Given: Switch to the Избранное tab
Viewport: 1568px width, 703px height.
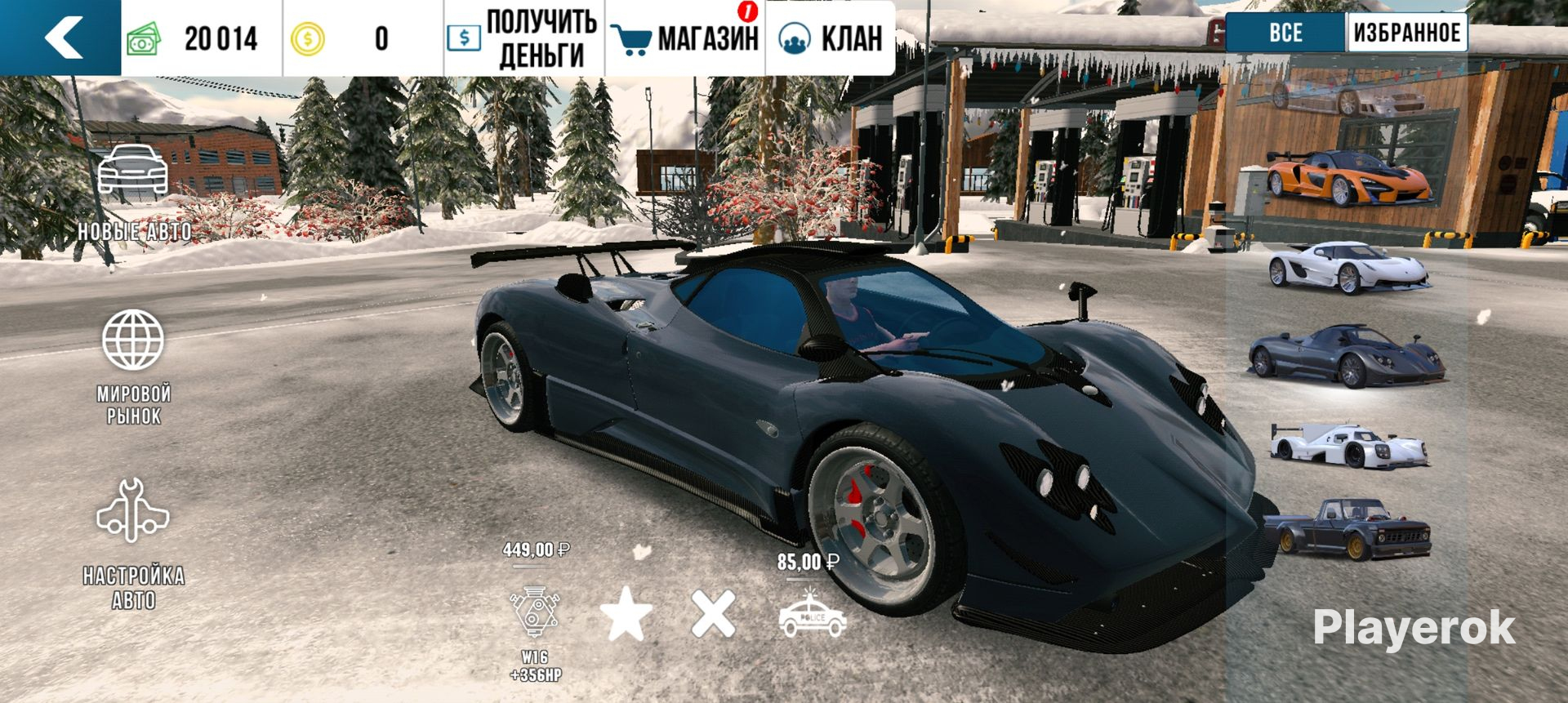Looking at the screenshot, I should point(1406,33).
